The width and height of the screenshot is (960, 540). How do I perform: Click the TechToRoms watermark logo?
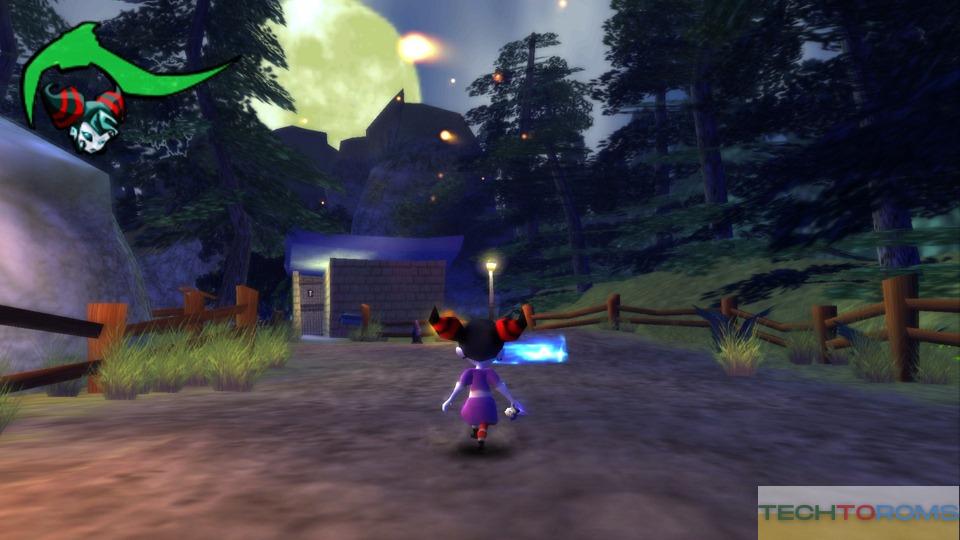[858, 513]
